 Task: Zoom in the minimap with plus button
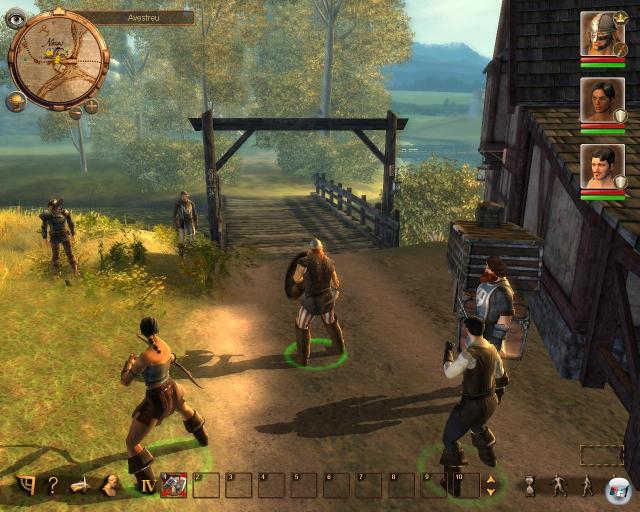coord(91,106)
